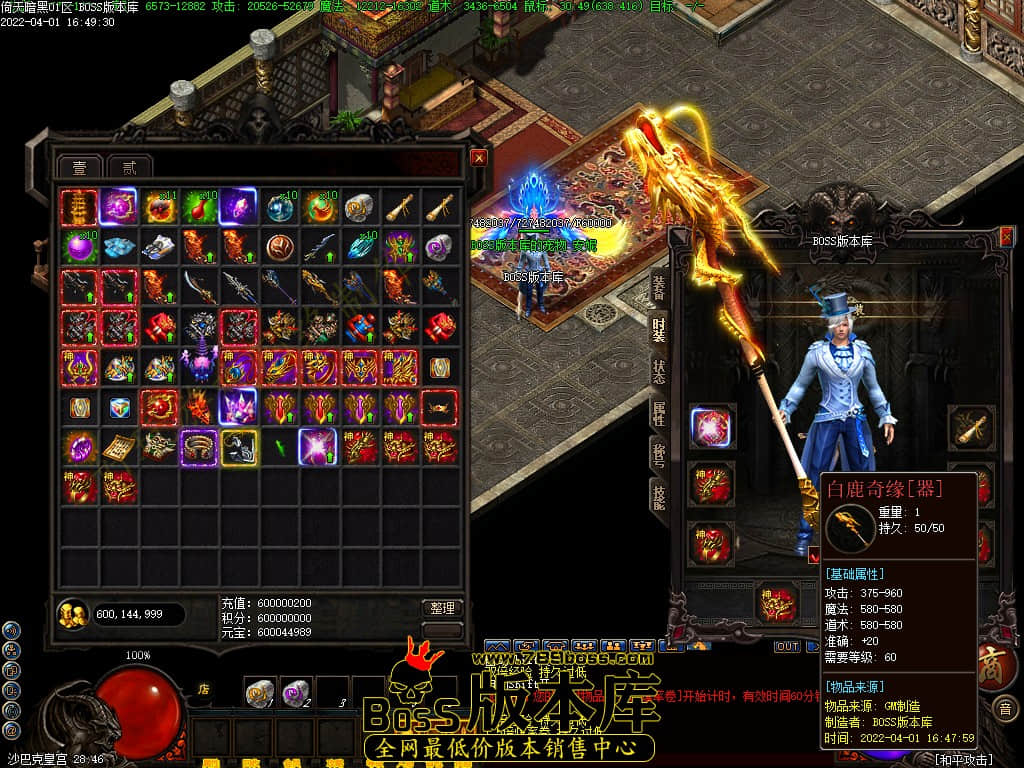Image resolution: width=1024 pixels, height=768 pixels.
Task: Click the 整理 sort button
Action: tap(441, 607)
